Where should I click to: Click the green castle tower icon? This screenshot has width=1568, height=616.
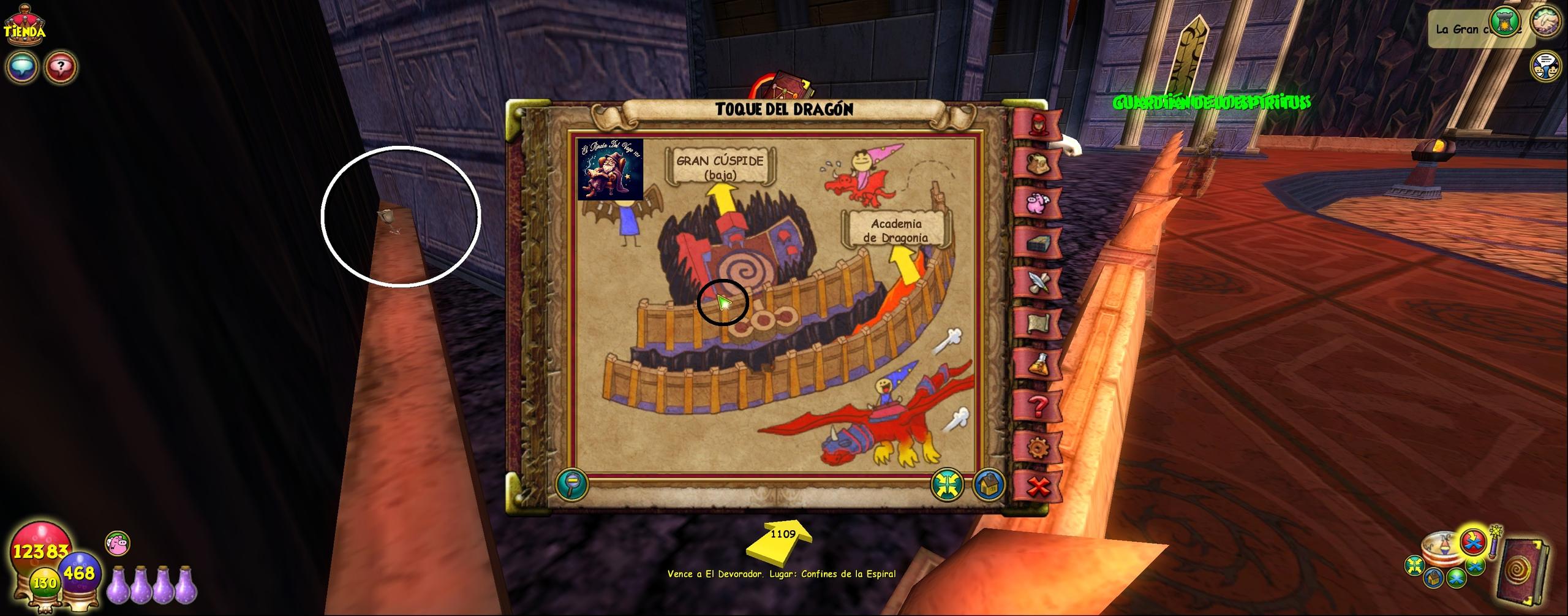pos(1504,23)
